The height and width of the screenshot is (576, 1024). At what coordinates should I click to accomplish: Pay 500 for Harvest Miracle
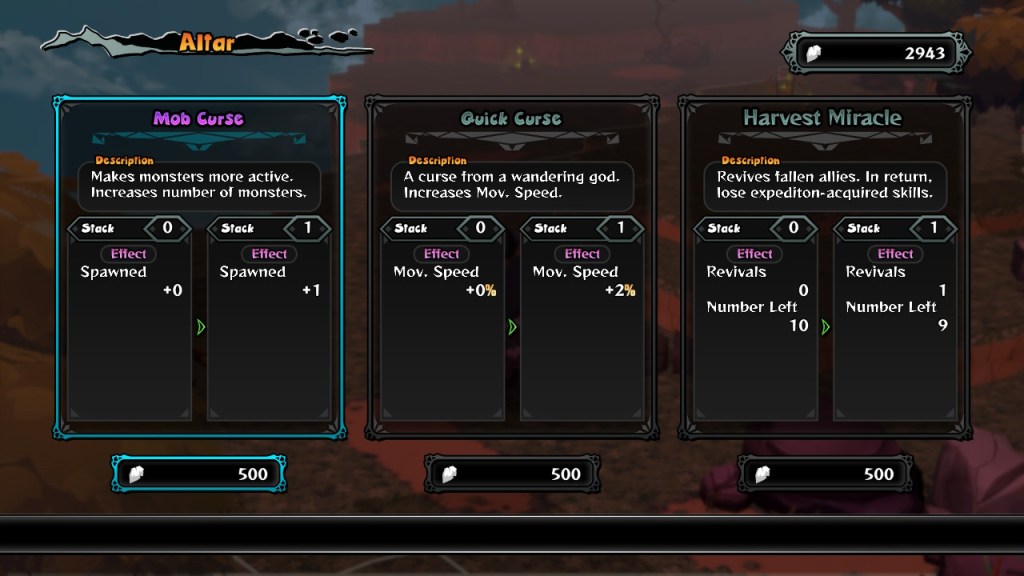825,473
